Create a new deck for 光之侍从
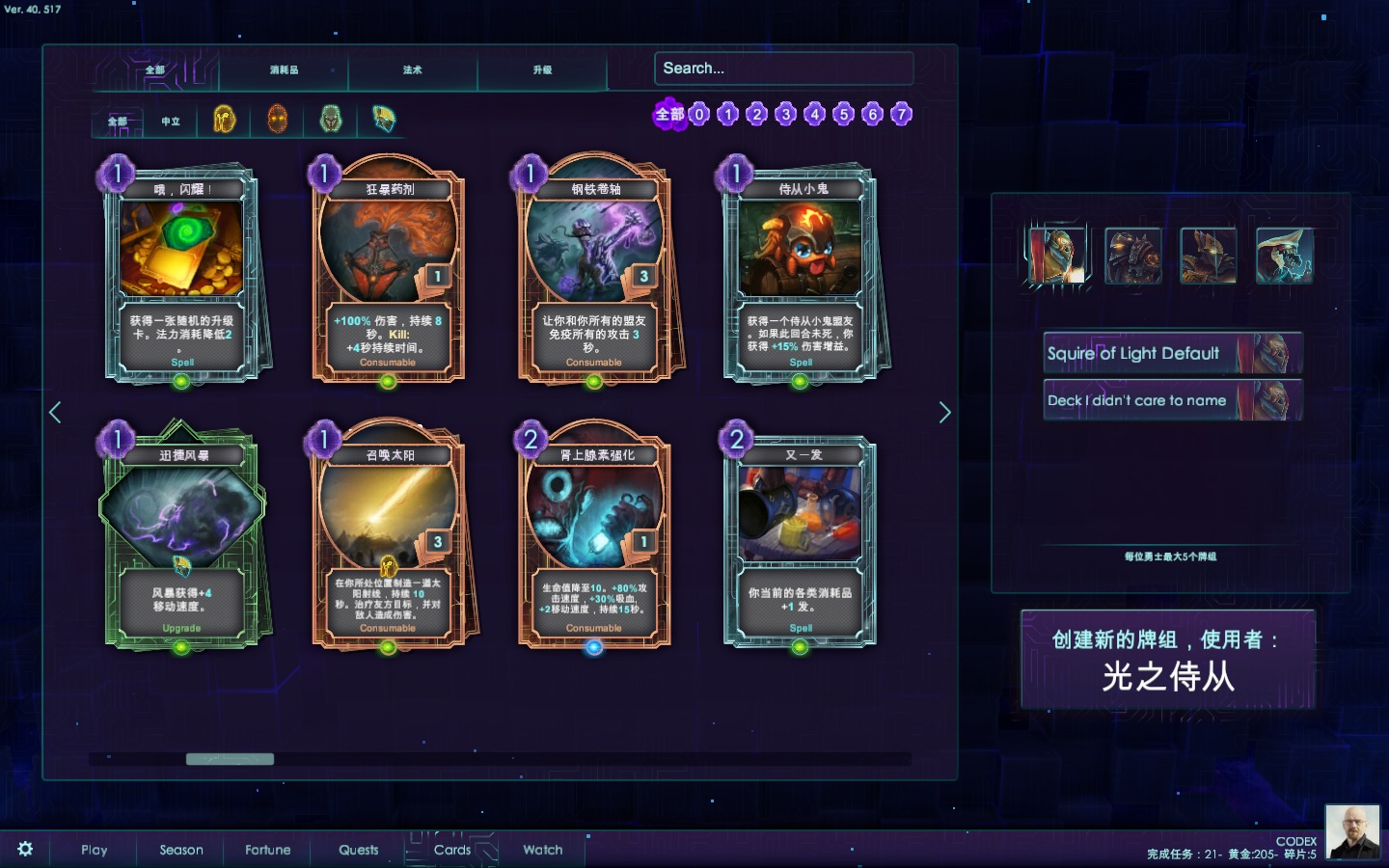This screenshot has width=1389, height=868. [x=1167, y=660]
